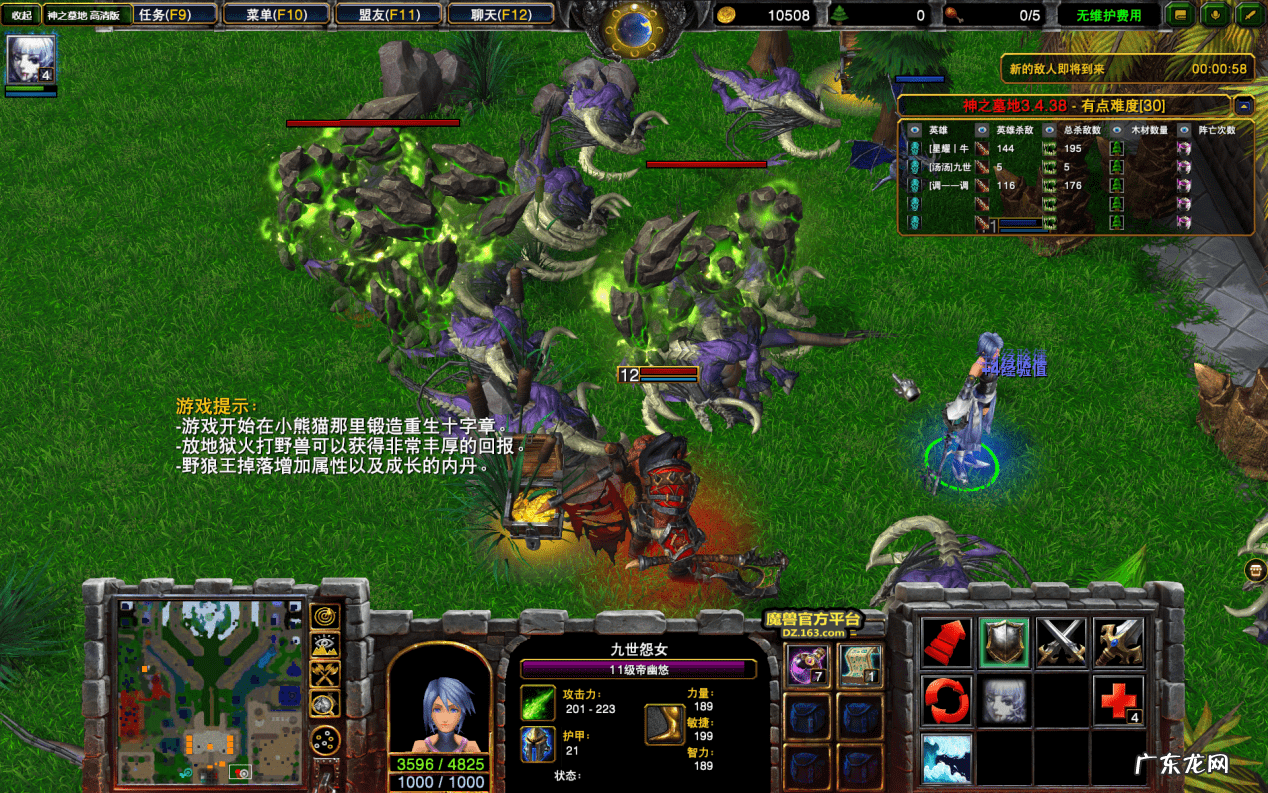1268x793 pixels.
Task: Select the hero portrait icon at top-left
Action: point(30,59)
